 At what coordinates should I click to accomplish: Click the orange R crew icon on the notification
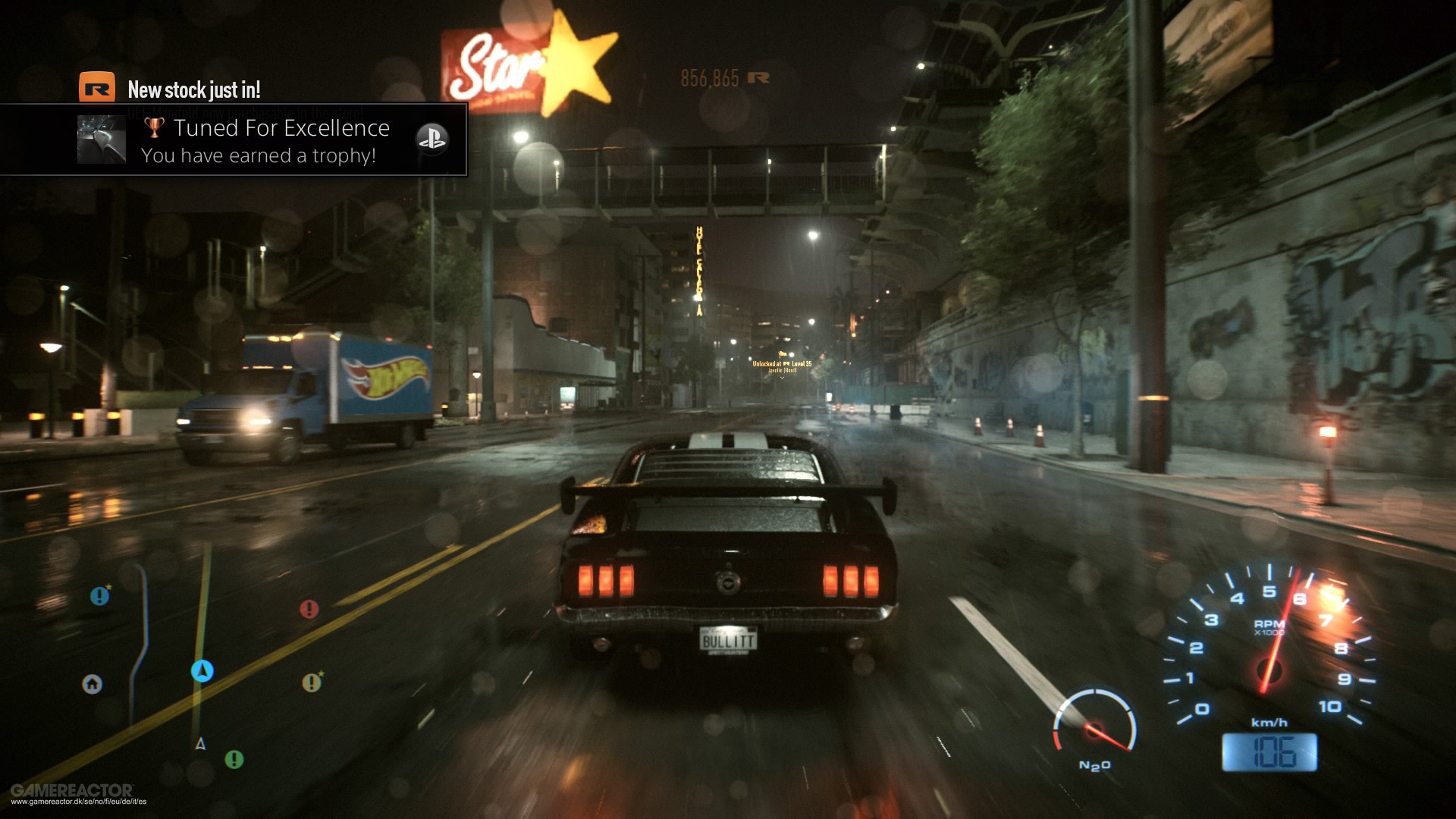96,88
